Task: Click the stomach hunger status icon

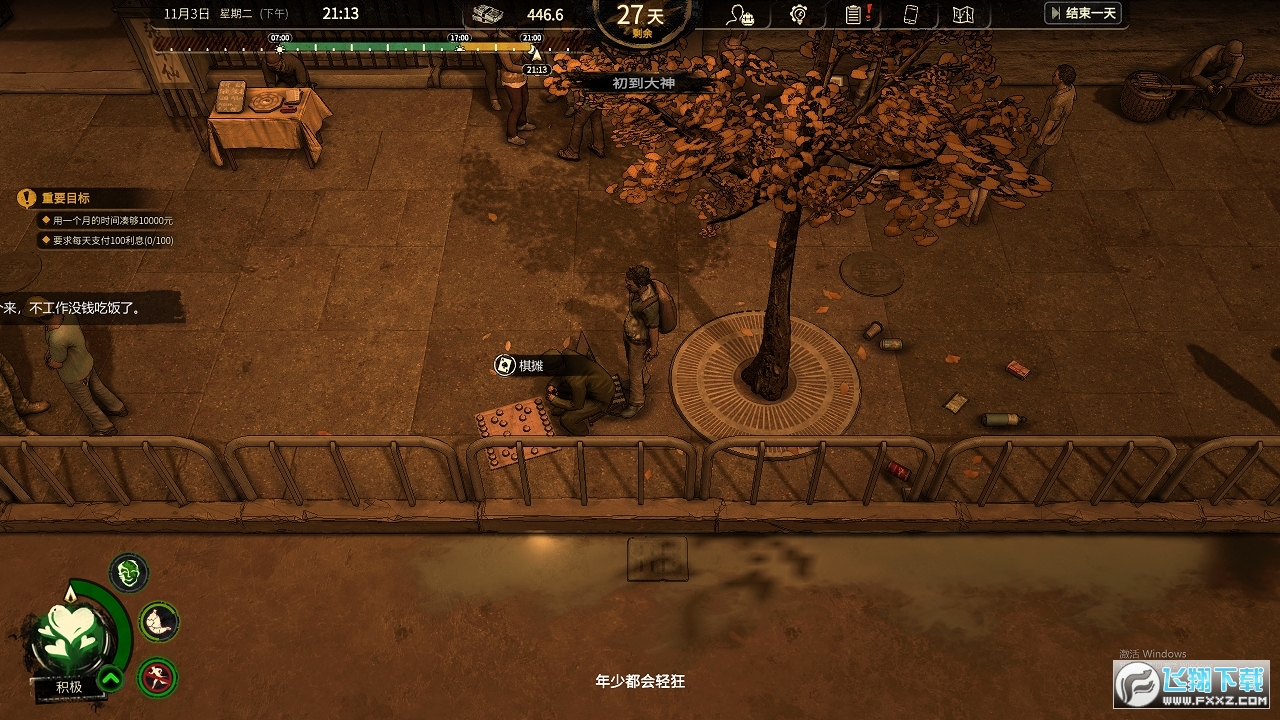Action: pos(158,622)
